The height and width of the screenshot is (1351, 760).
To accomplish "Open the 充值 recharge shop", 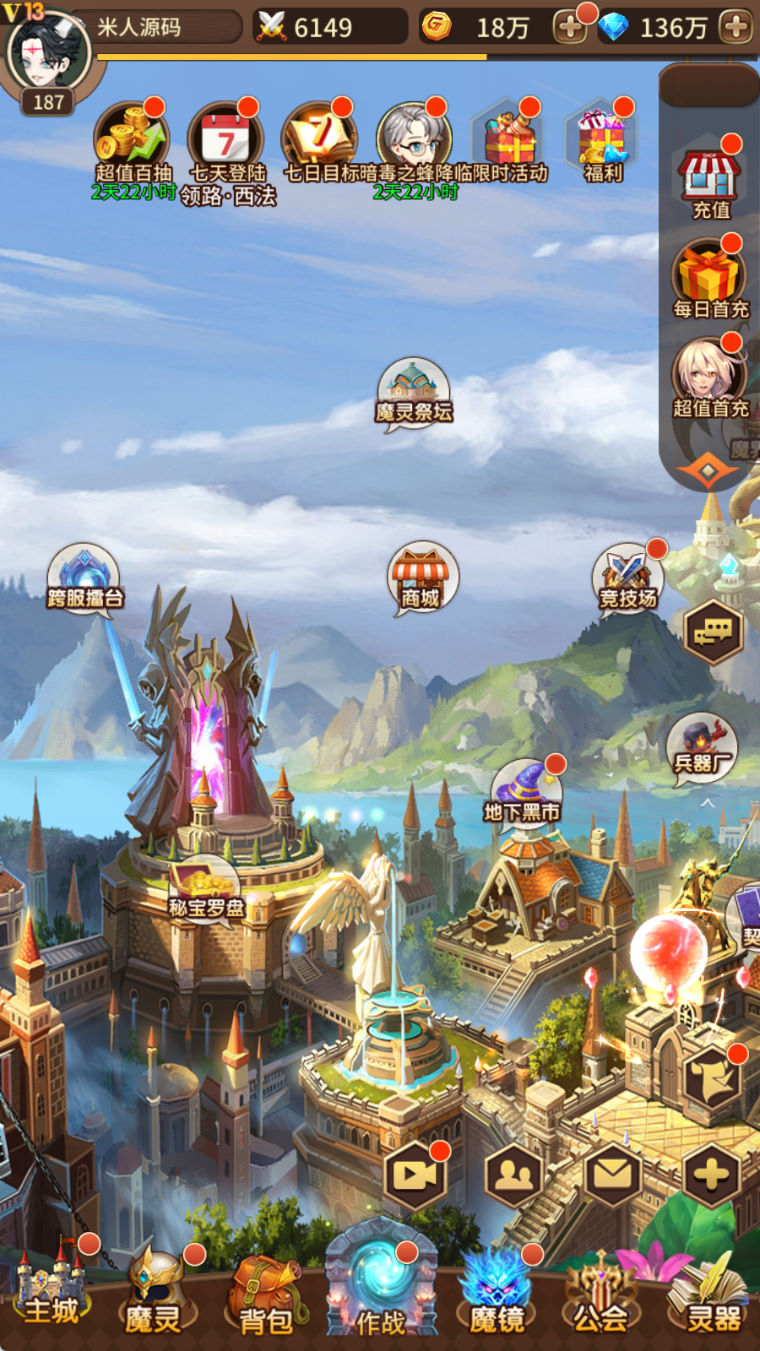I will point(711,176).
